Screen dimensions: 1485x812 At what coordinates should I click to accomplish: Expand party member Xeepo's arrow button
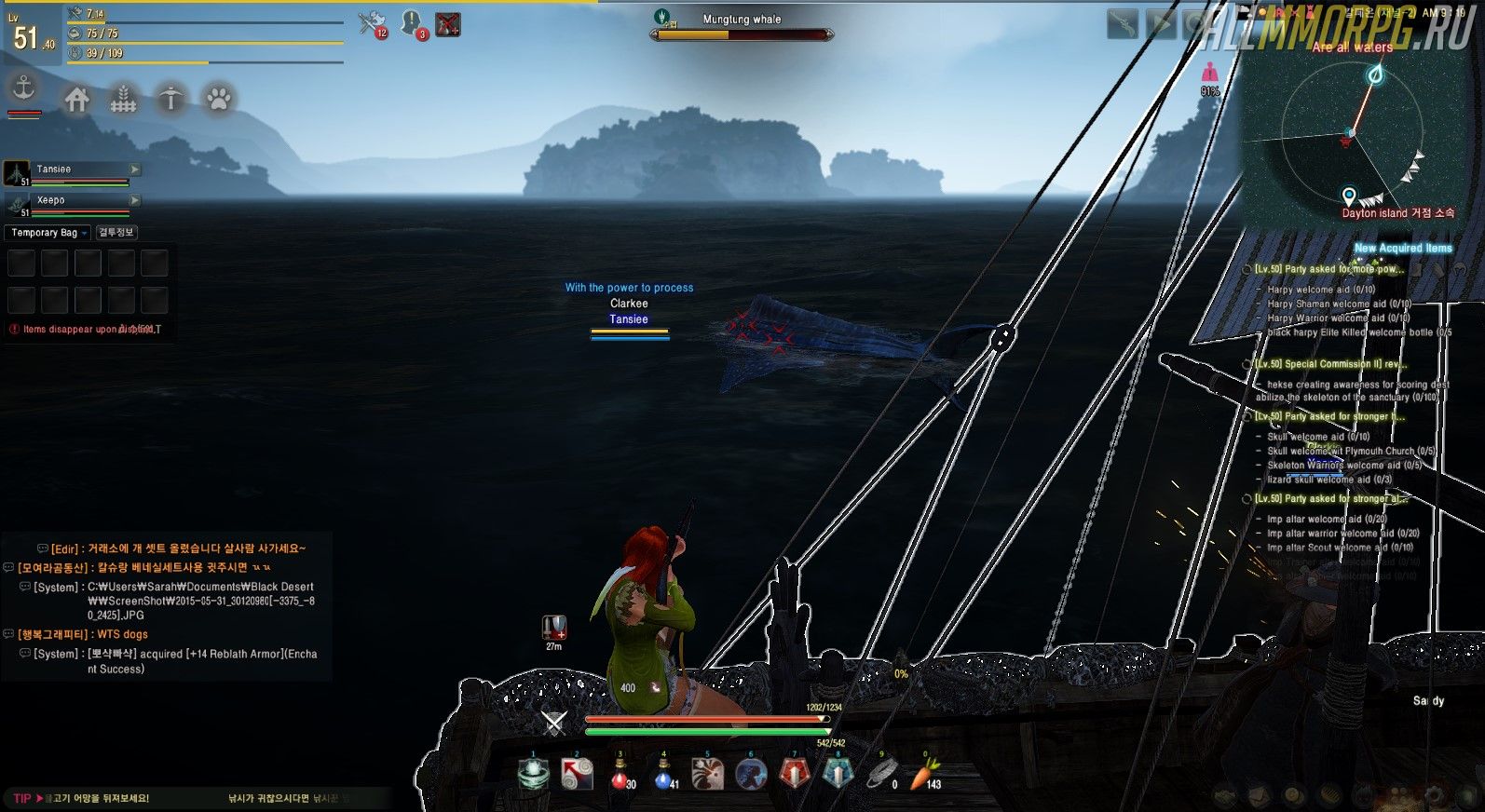[135, 200]
